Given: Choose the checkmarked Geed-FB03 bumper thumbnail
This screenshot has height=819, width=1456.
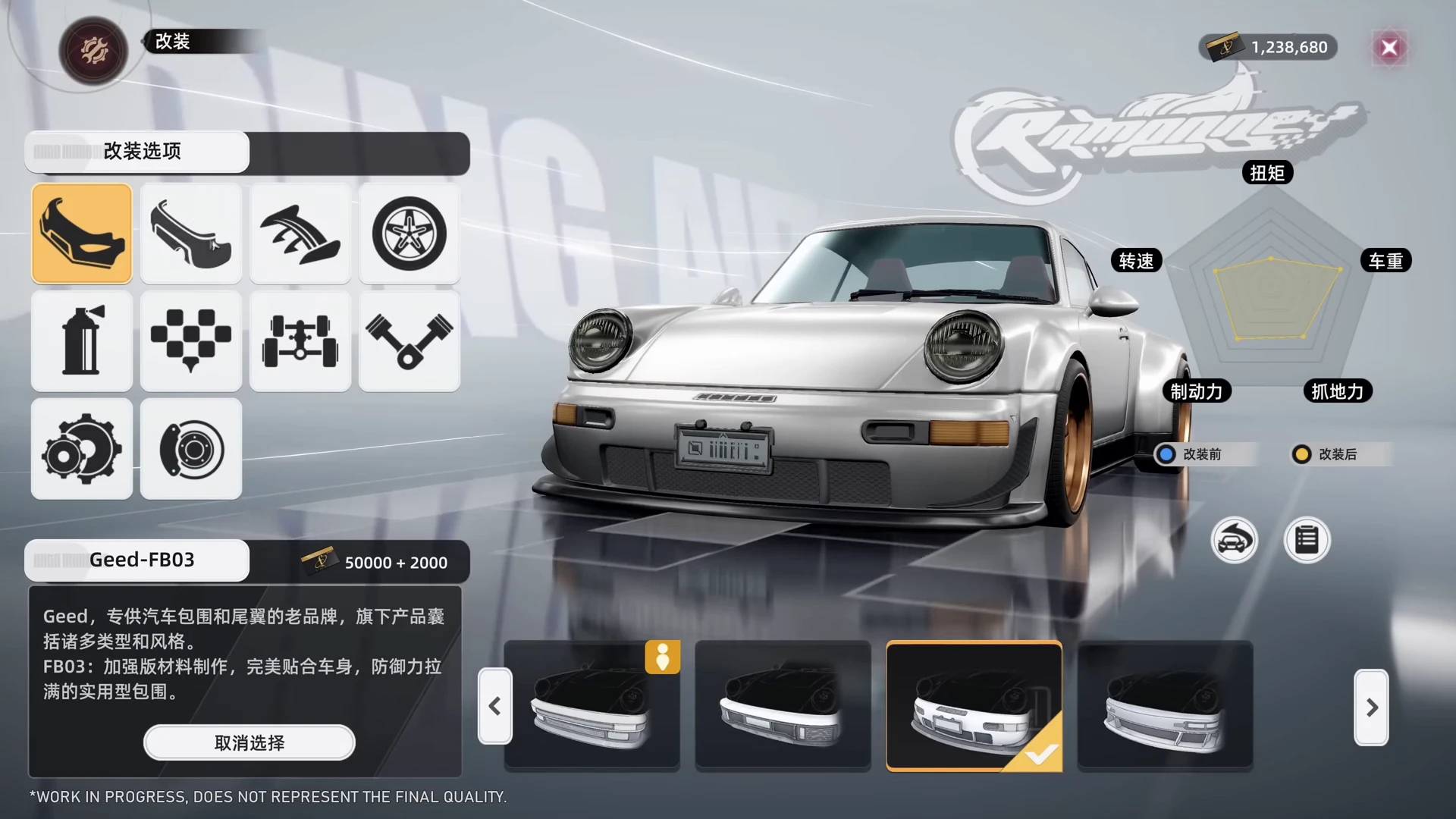Looking at the screenshot, I should tap(974, 706).
